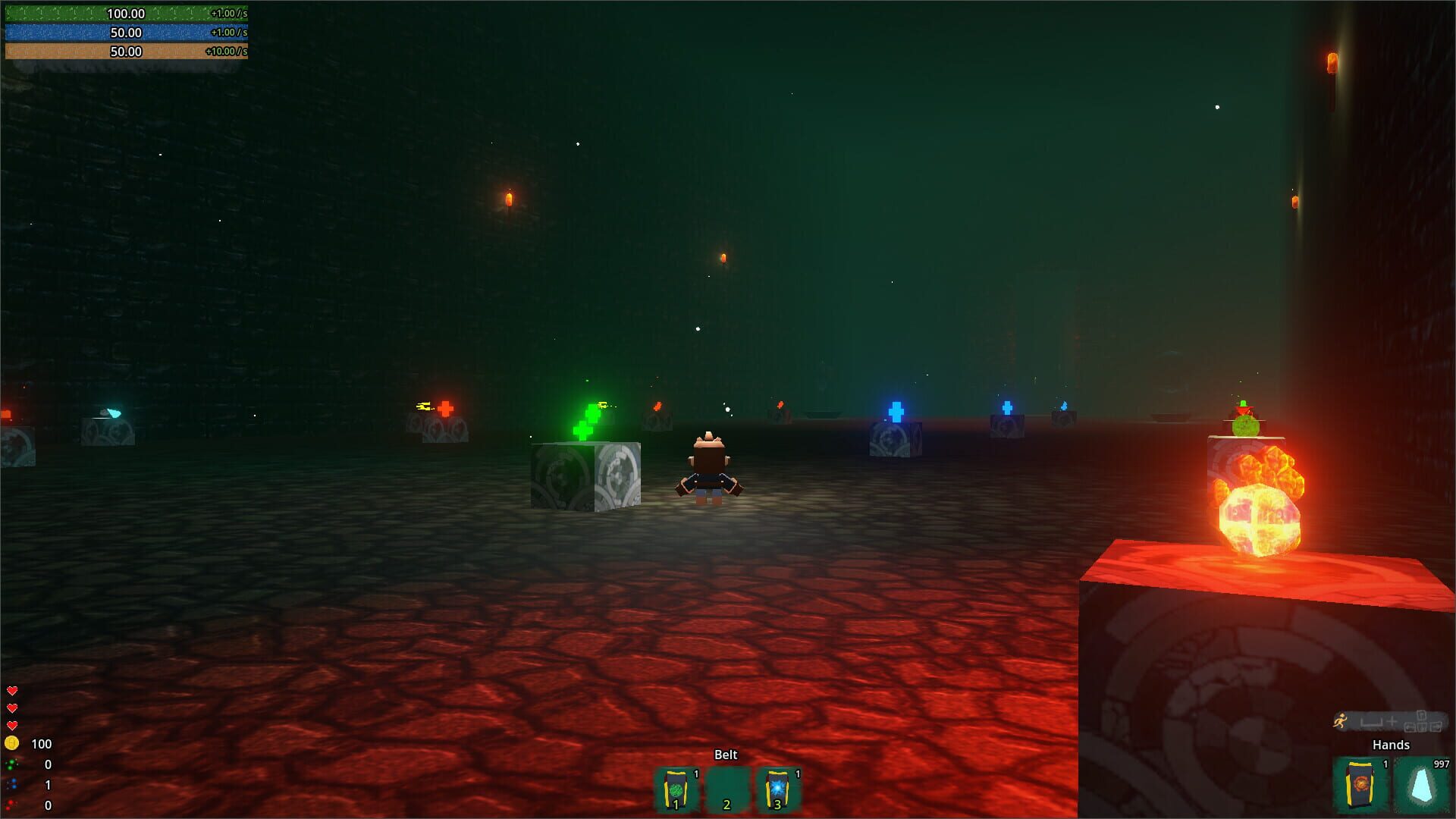Click the bottom heart of the health display
The width and height of the screenshot is (1456, 819).
(x=12, y=725)
